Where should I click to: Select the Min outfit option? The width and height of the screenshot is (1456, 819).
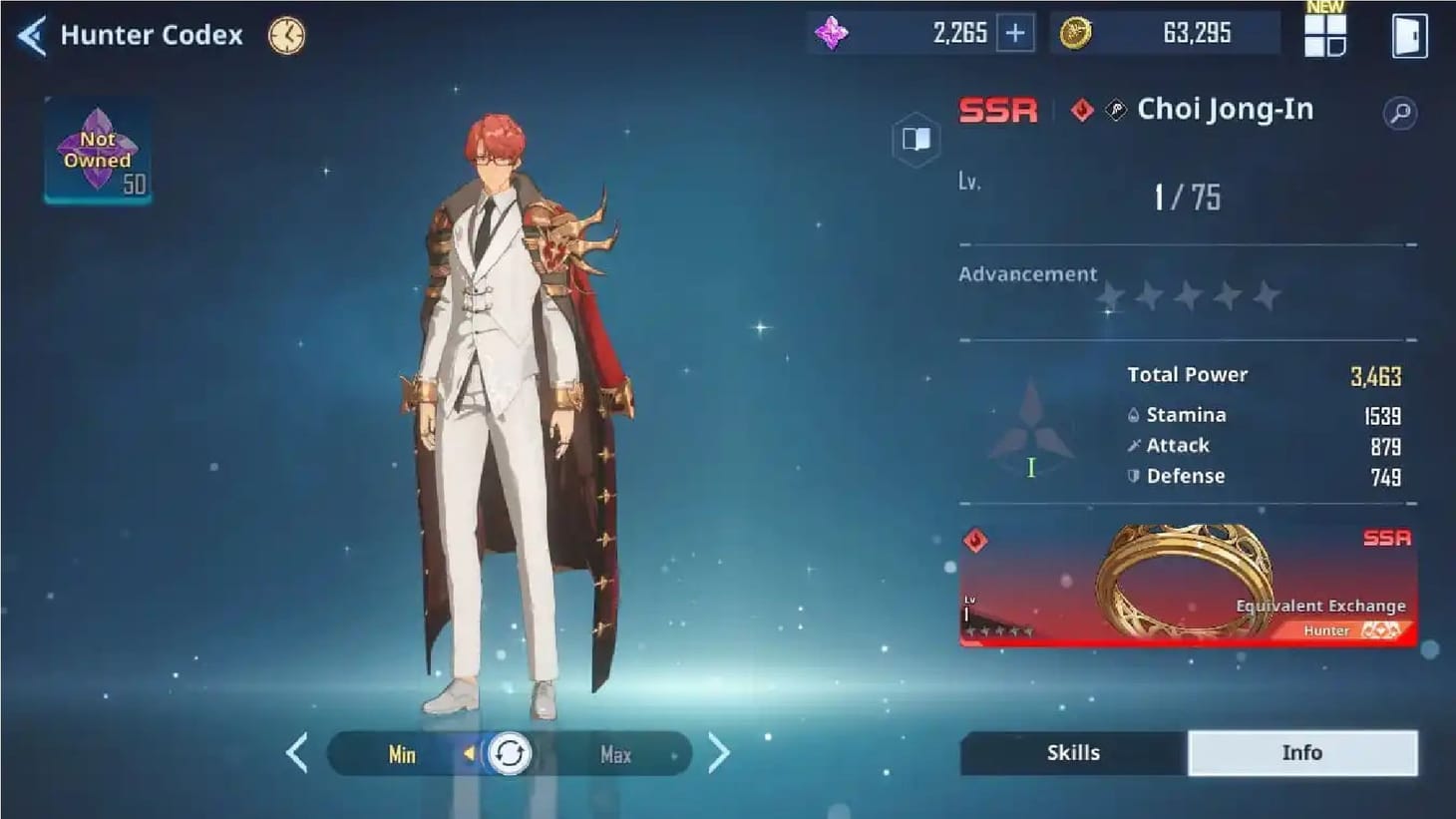pos(402,754)
